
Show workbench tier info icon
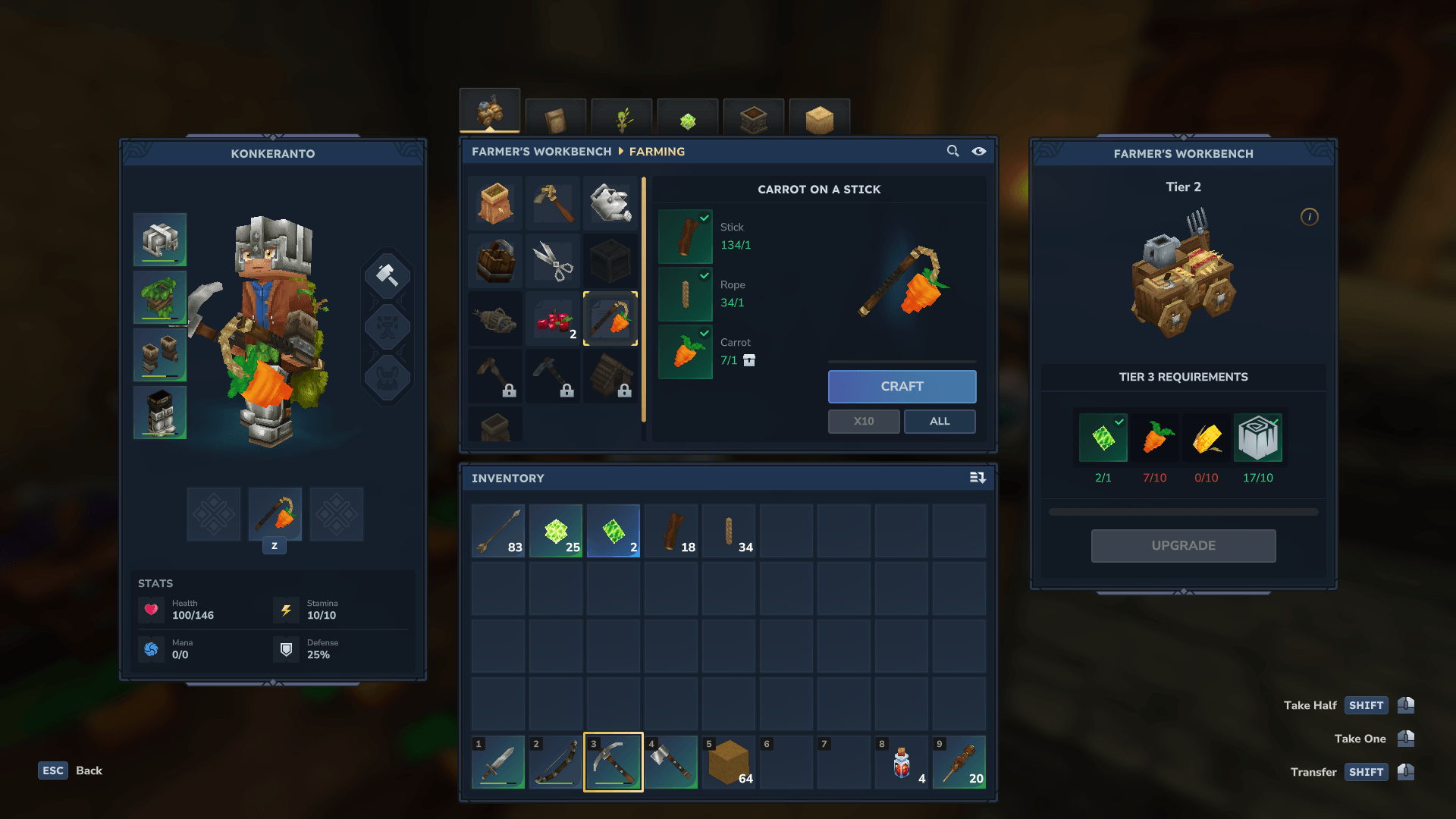[x=1309, y=217]
